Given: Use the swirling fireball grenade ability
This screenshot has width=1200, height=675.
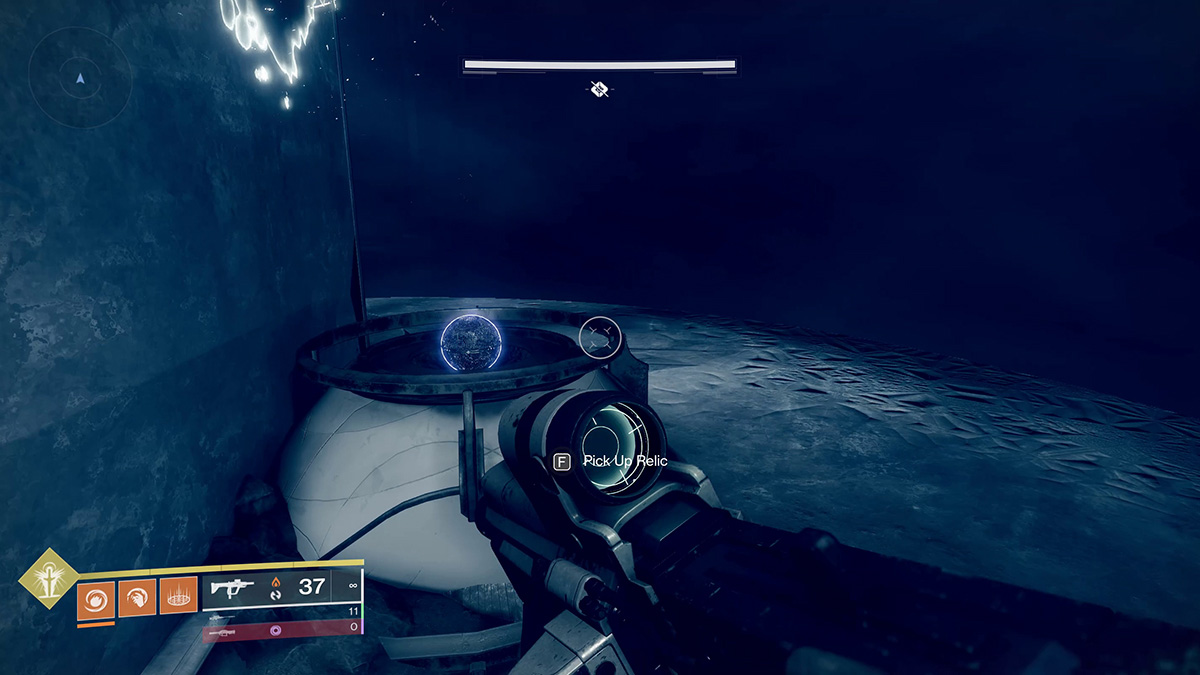Looking at the screenshot, I should pos(96,598).
